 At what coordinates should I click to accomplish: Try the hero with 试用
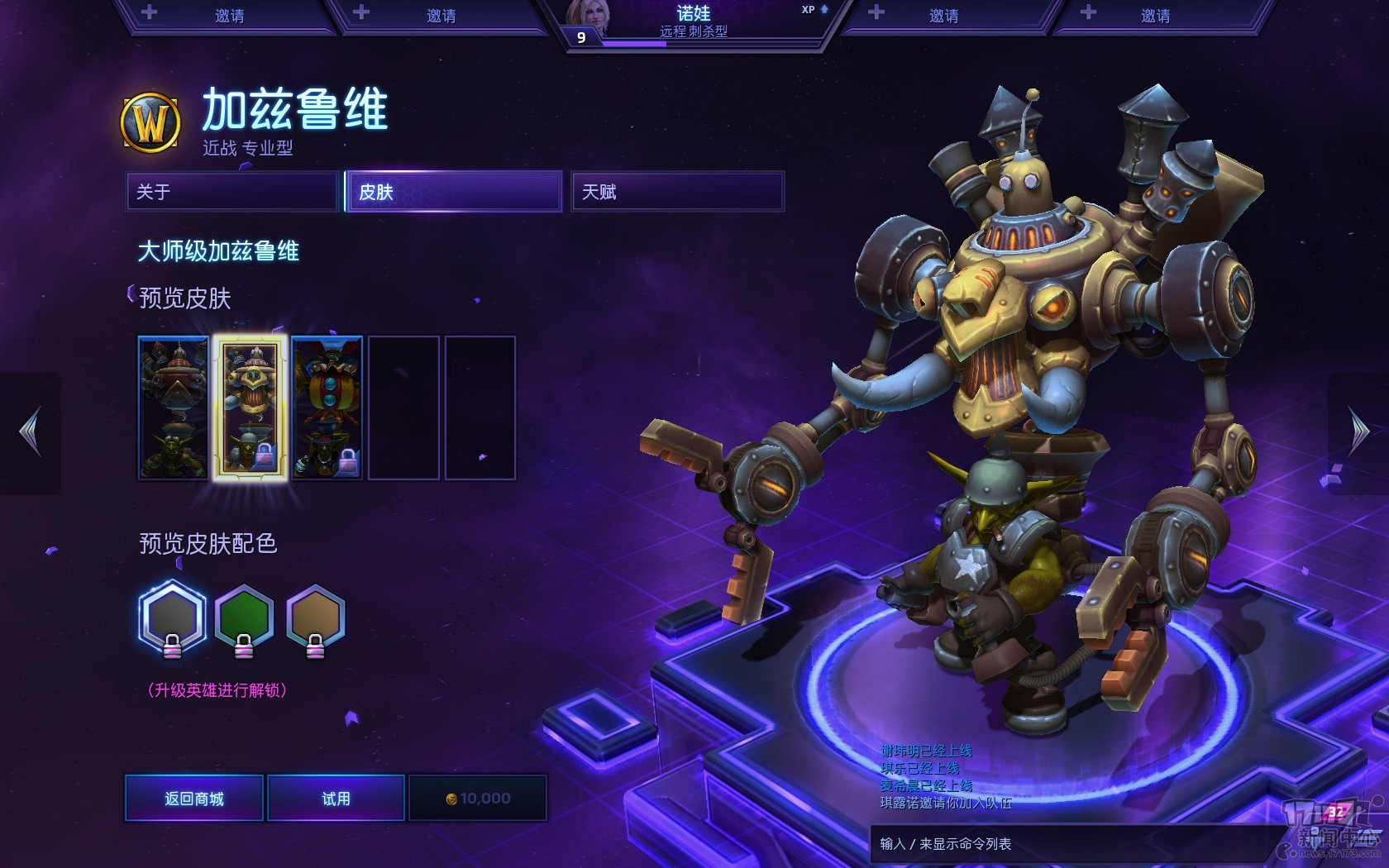(x=336, y=798)
